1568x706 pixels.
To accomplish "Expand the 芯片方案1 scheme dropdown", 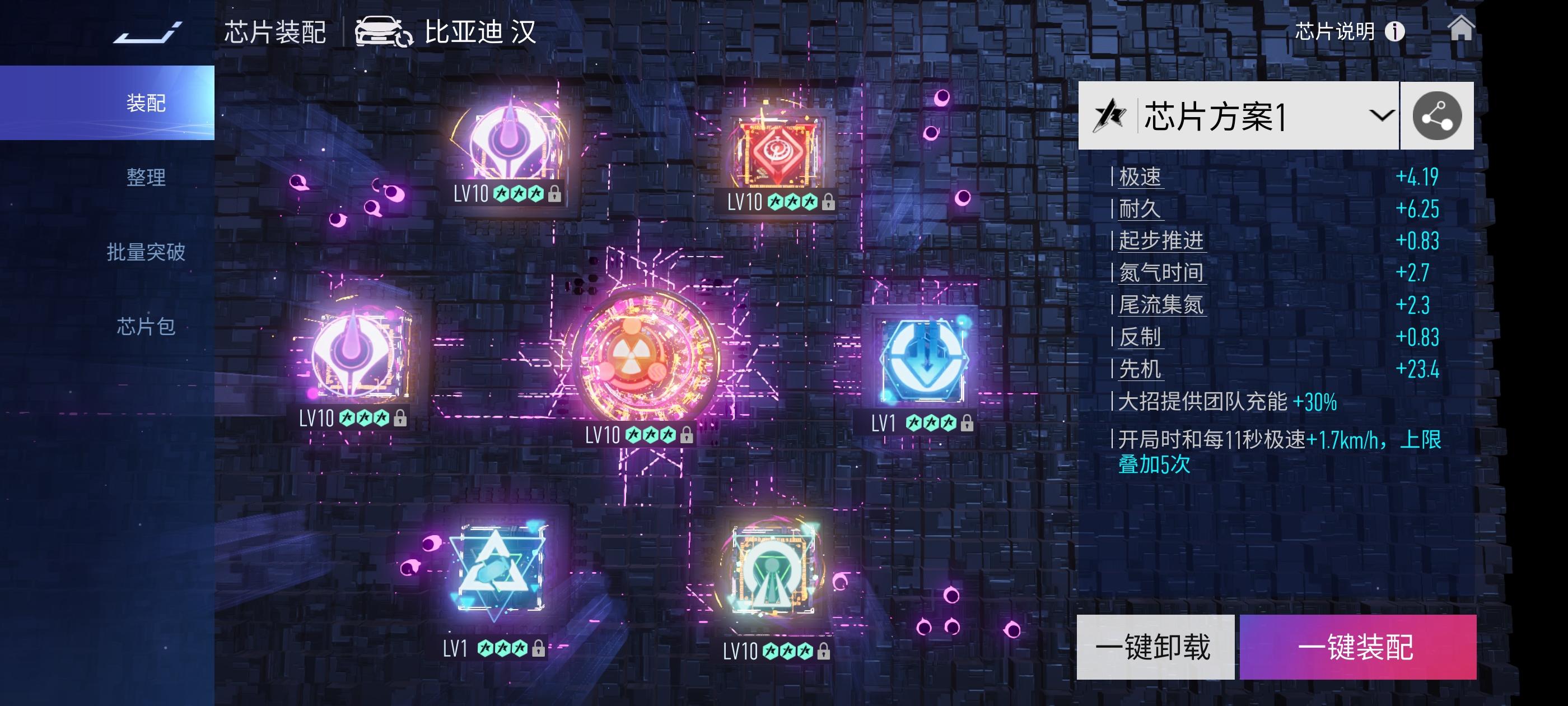I will pos(1382,115).
